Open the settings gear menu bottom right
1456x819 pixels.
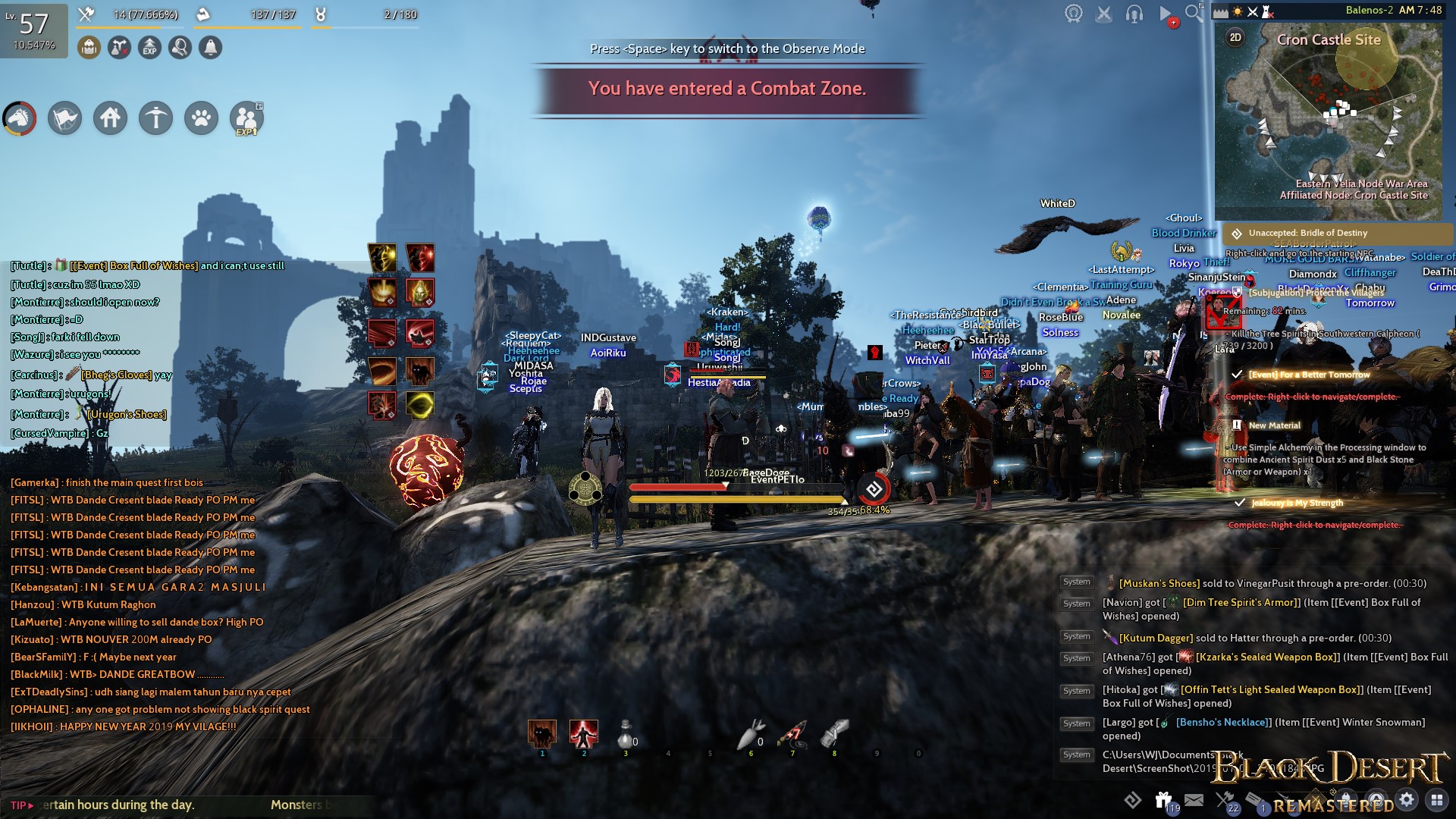(x=1407, y=800)
